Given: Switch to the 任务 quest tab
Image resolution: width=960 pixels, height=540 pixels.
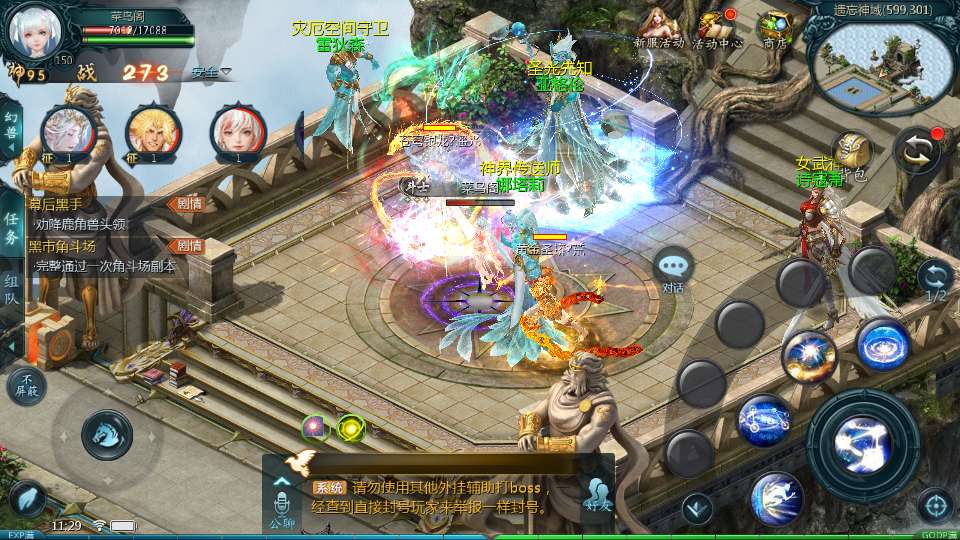Looking at the screenshot, I should click(x=11, y=227).
